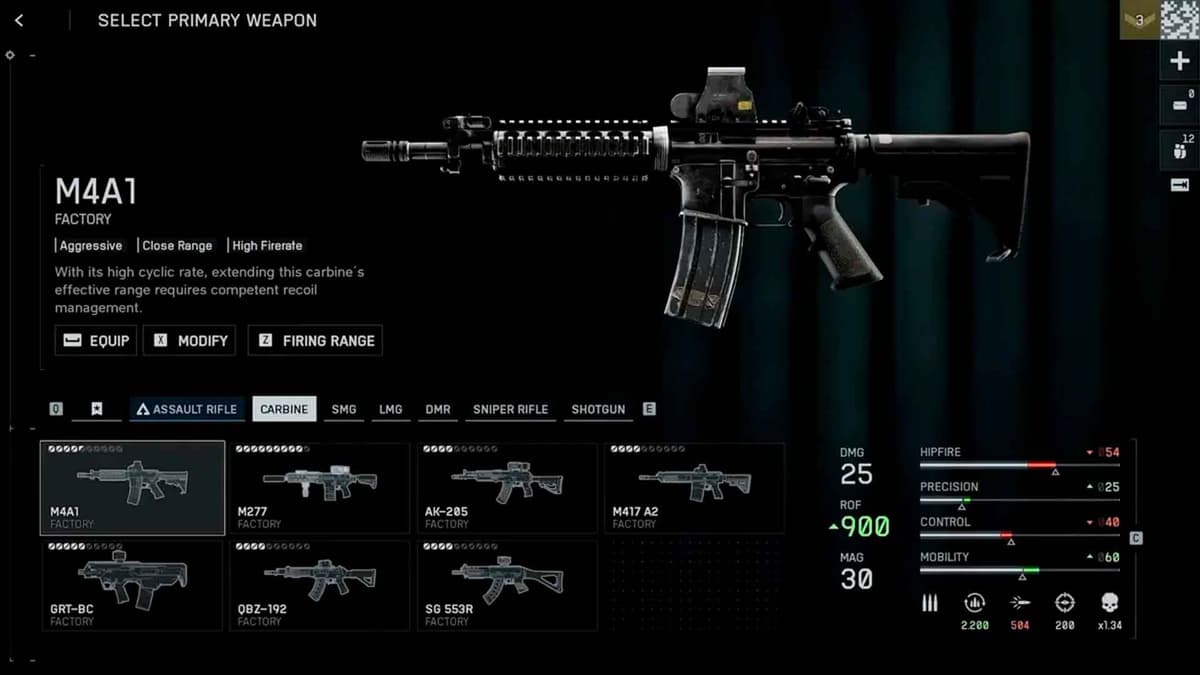Screen dimensions: 1200x675
Task: Equip the M4A1 weapon
Action: [96, 340]
